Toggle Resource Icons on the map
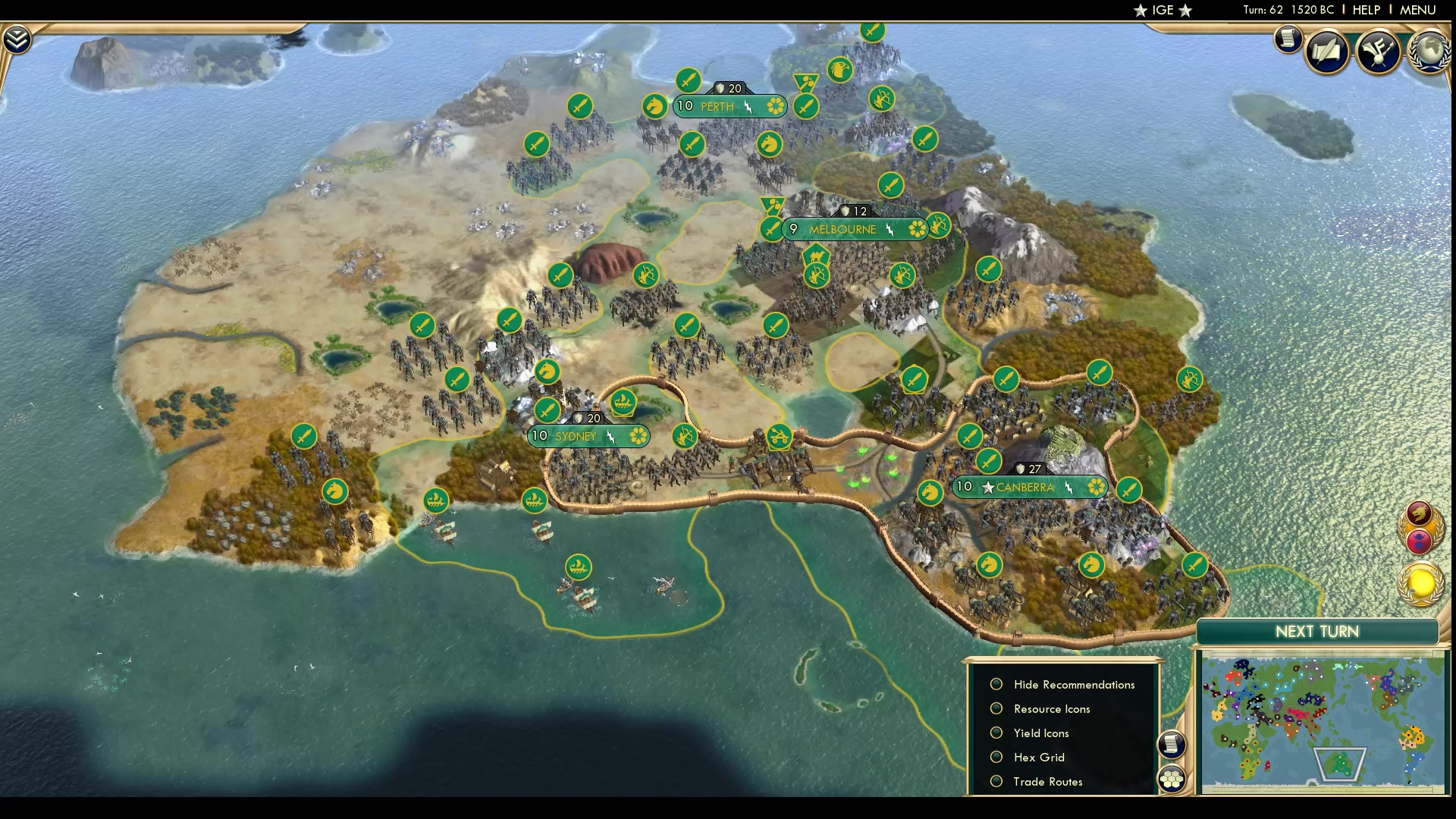Screen dimensions: 1456x819 (x=996, y=708)
